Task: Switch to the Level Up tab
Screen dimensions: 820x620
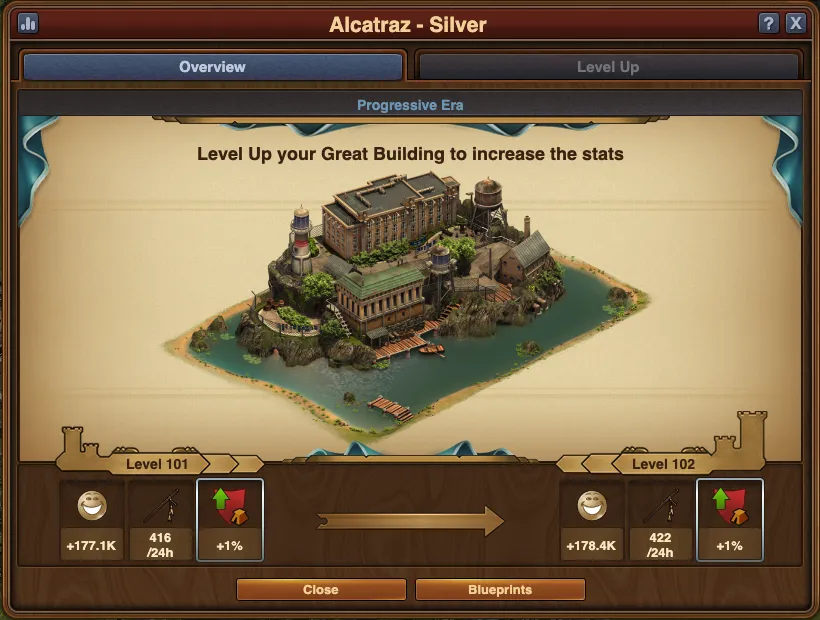Action: coord(608,67)
